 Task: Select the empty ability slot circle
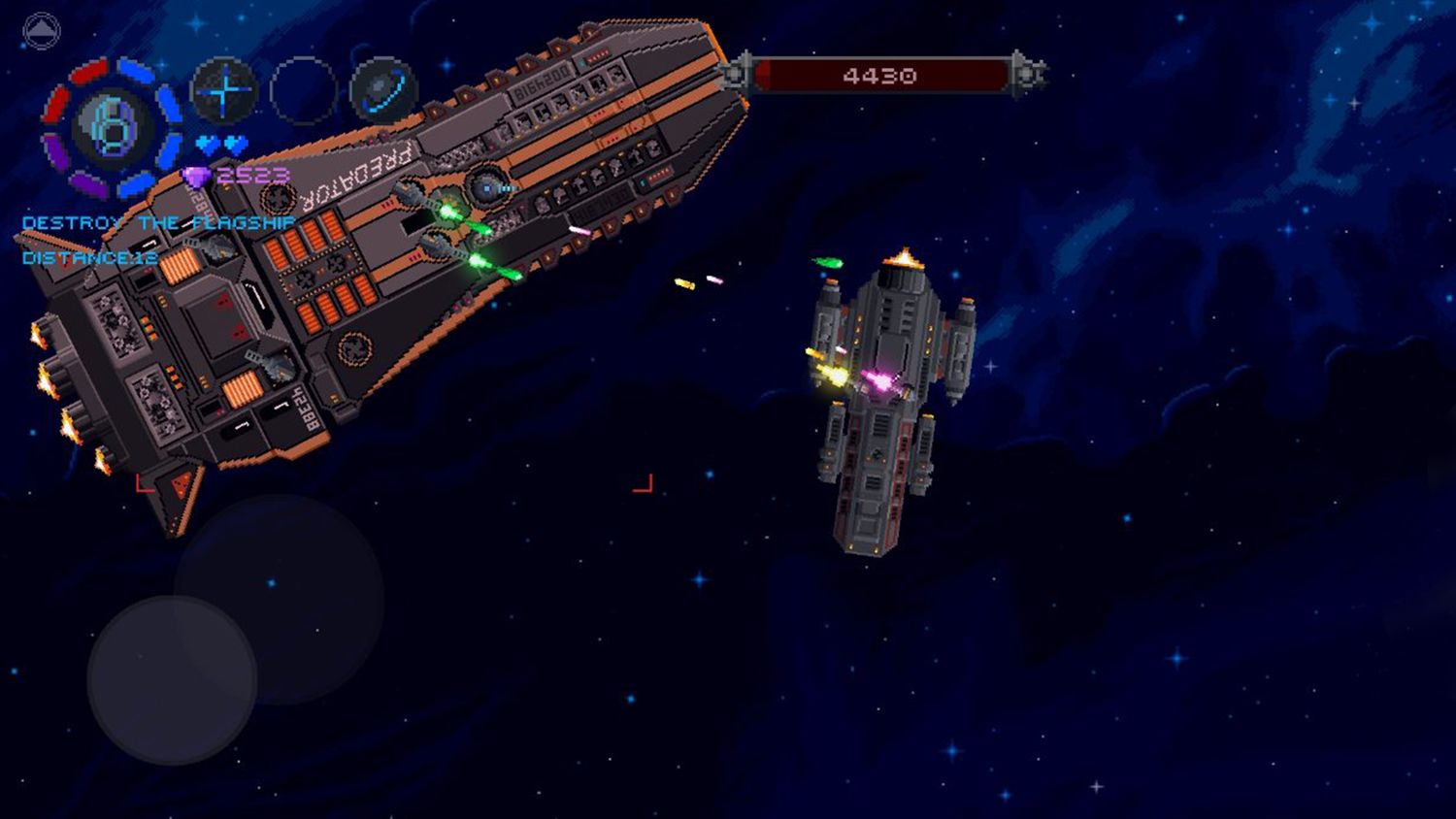click(x=302, y=92)
